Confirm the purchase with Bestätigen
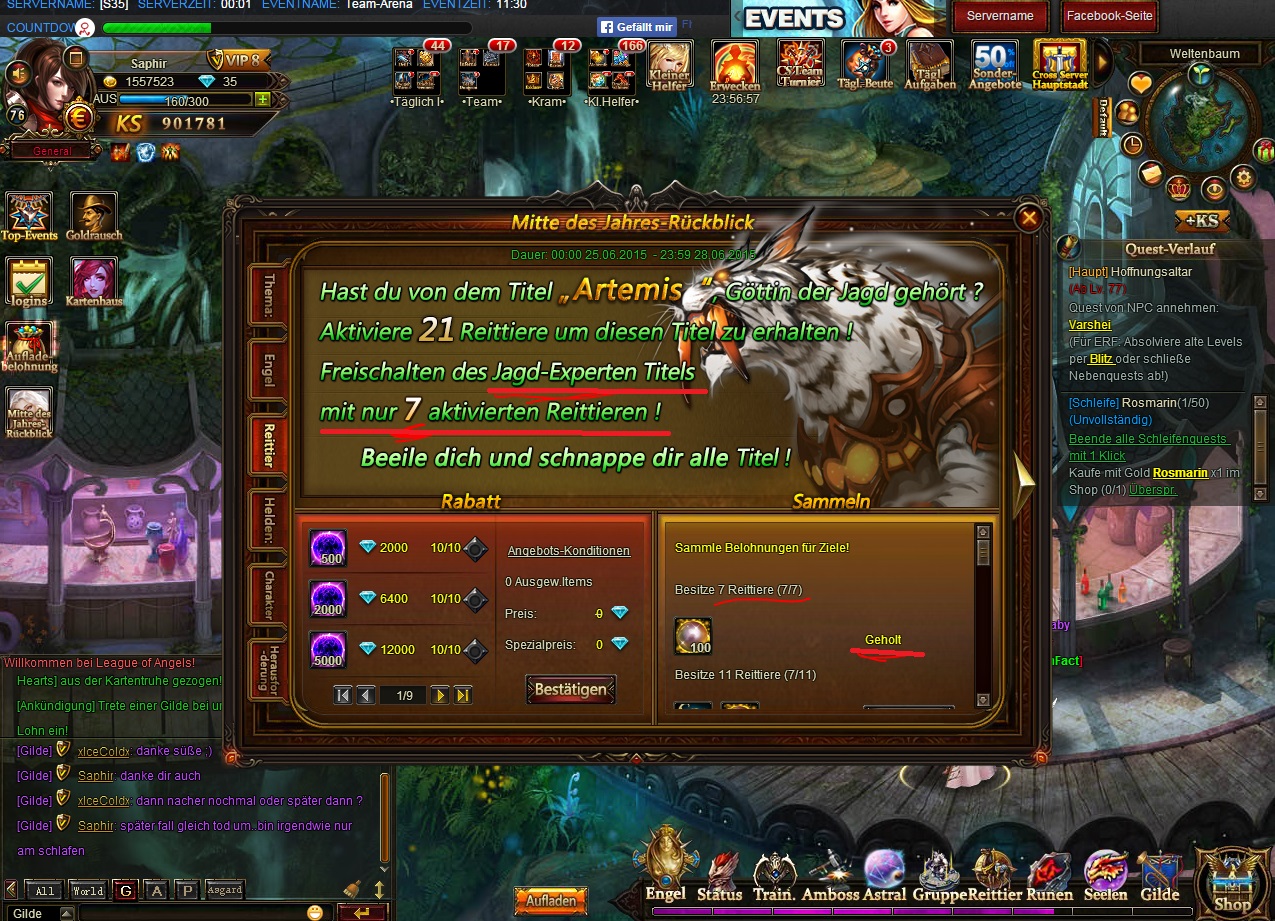Screen dimensions: 1275x921 click(571, 689)
